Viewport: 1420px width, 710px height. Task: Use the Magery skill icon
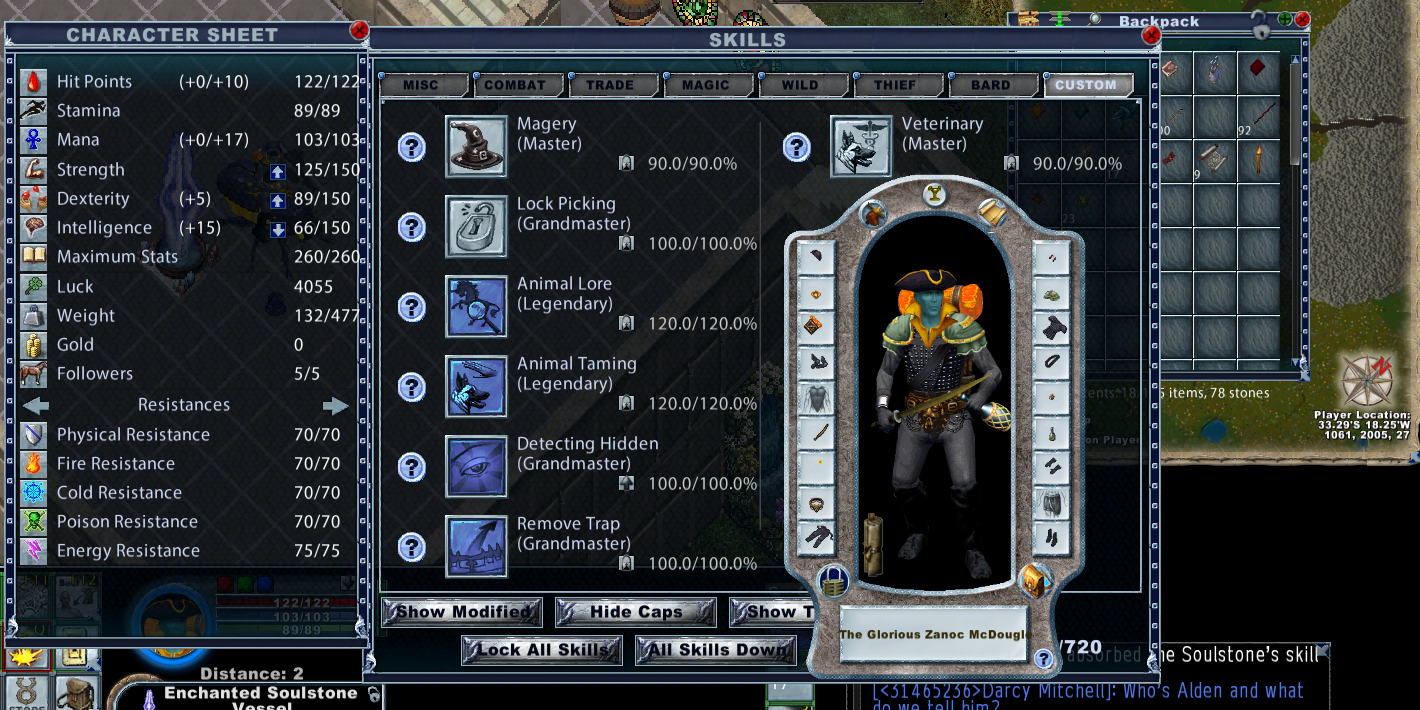476,147
